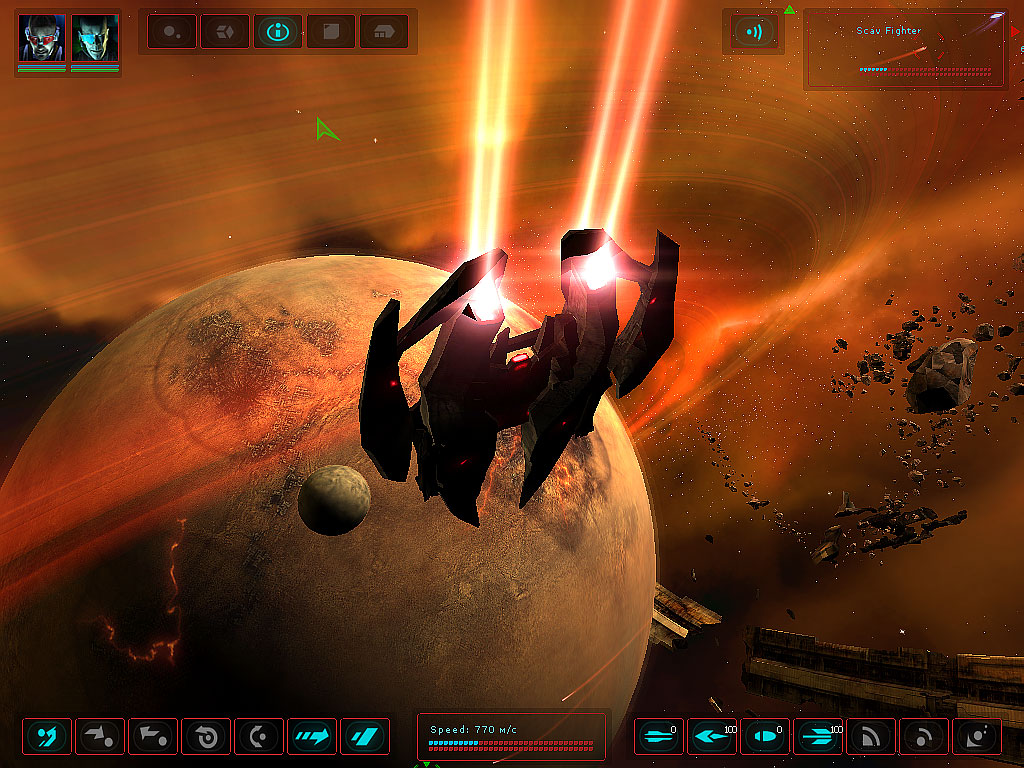
Task: Choose the right-pointing rocket with 100 ammo
Action: 818,737
